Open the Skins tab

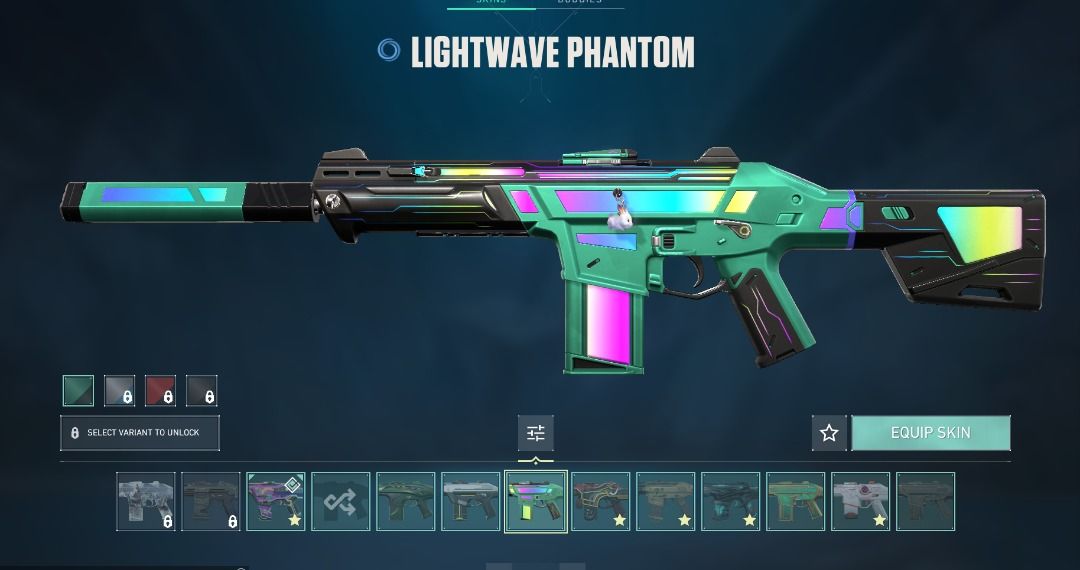click(x=490, y=3)
